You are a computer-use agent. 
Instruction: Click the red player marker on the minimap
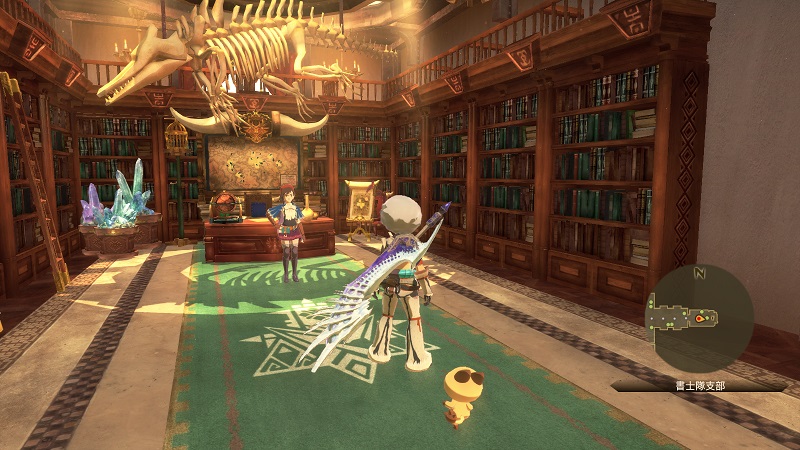click(x=701, y=319)
